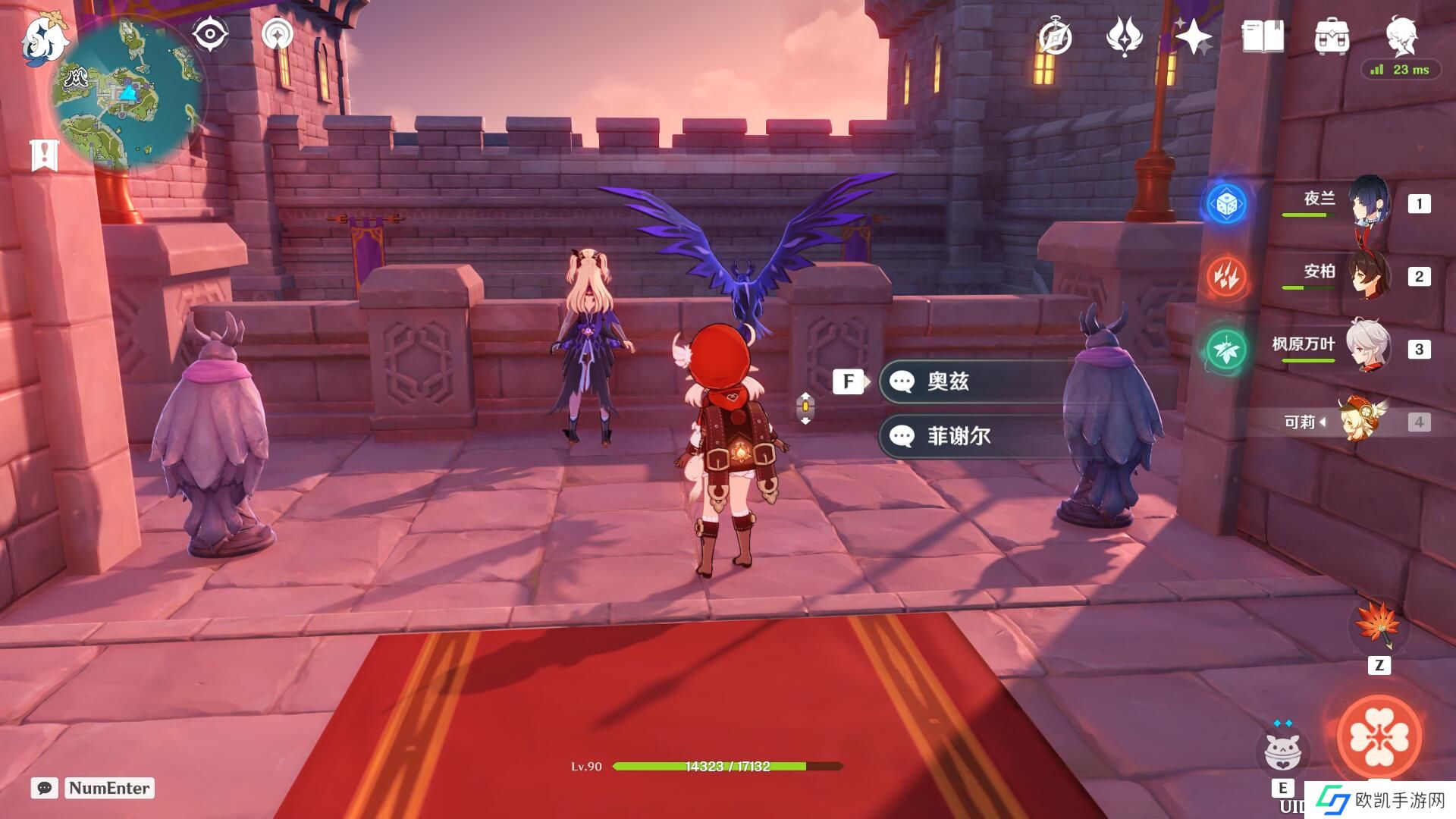The width and height of the screenshot is (1456, 819).
Task: Open the backpack inventory
Action: [x=1332, y=36]
